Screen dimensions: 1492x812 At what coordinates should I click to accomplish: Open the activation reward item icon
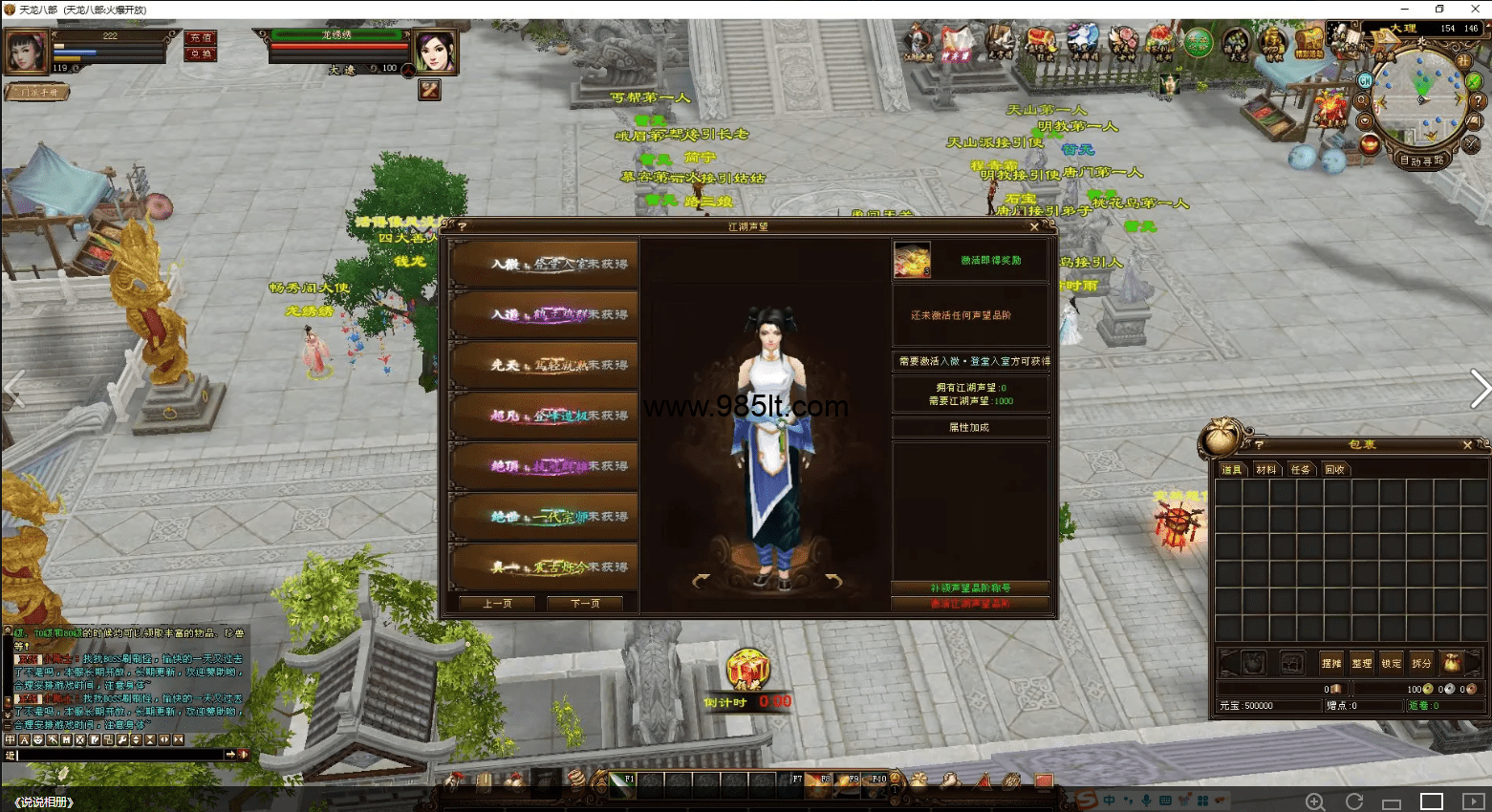pos(912,260)
